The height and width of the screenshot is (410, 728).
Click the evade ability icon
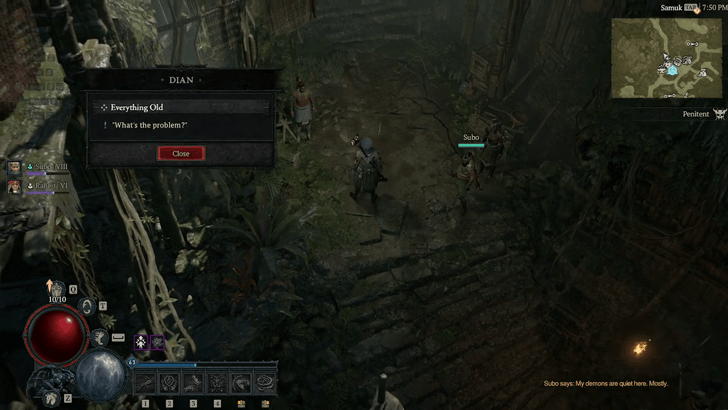coord(100,338)
